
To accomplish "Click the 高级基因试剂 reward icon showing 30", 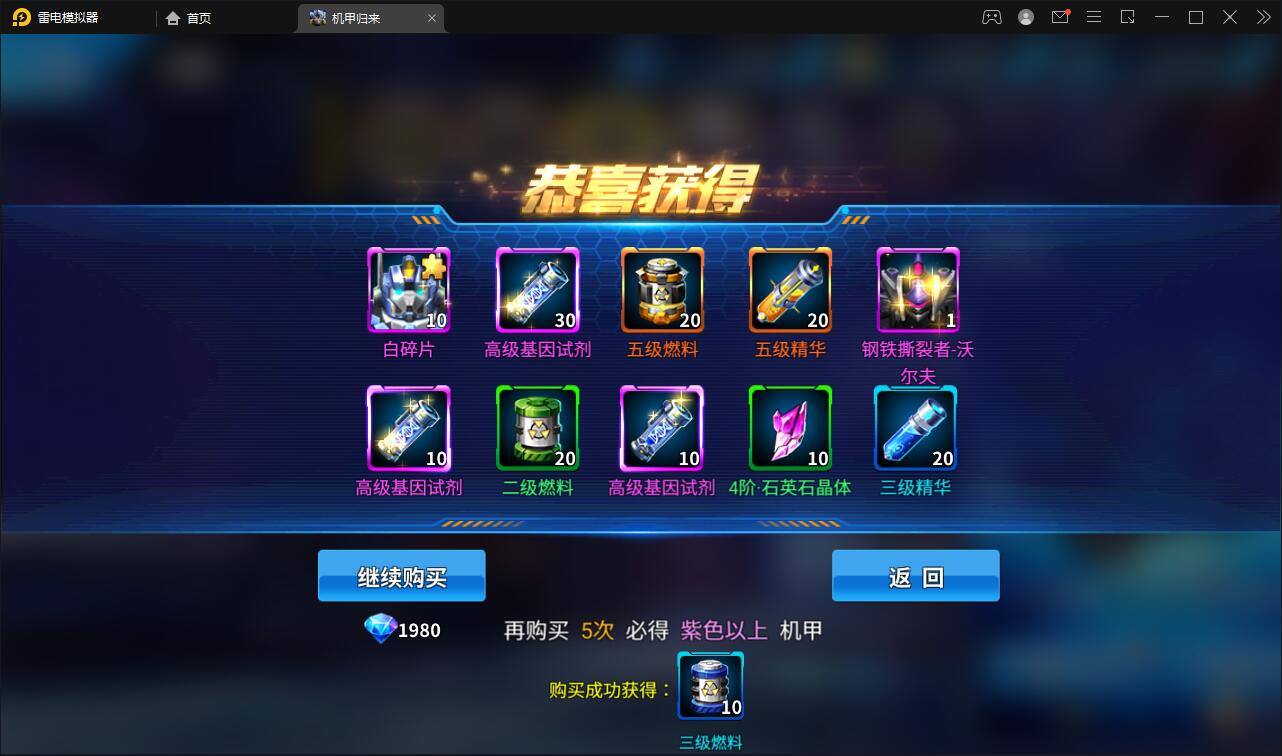I will (535, 291).
